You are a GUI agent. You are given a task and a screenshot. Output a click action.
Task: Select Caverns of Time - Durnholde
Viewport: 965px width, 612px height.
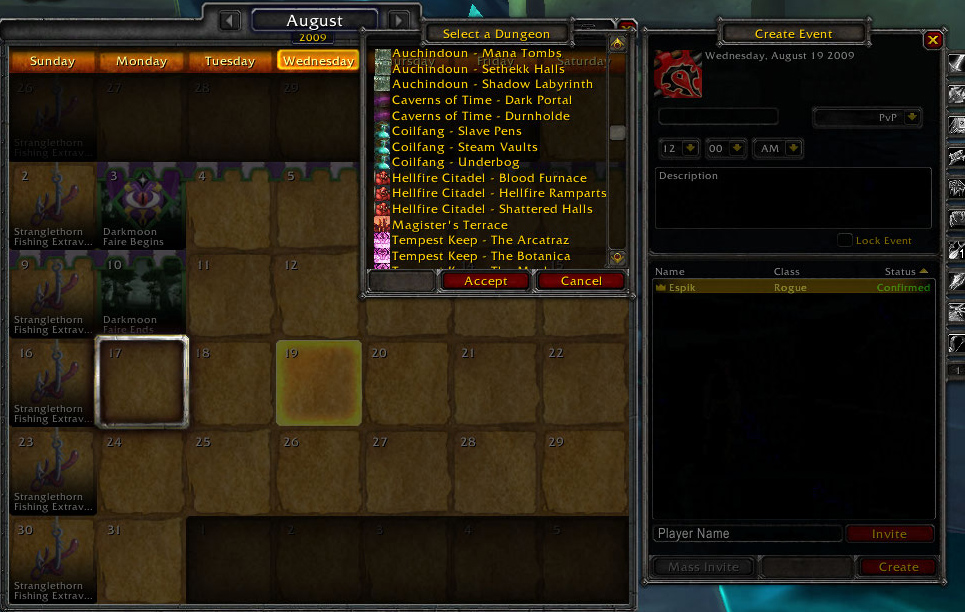click(x=480, y=116)
